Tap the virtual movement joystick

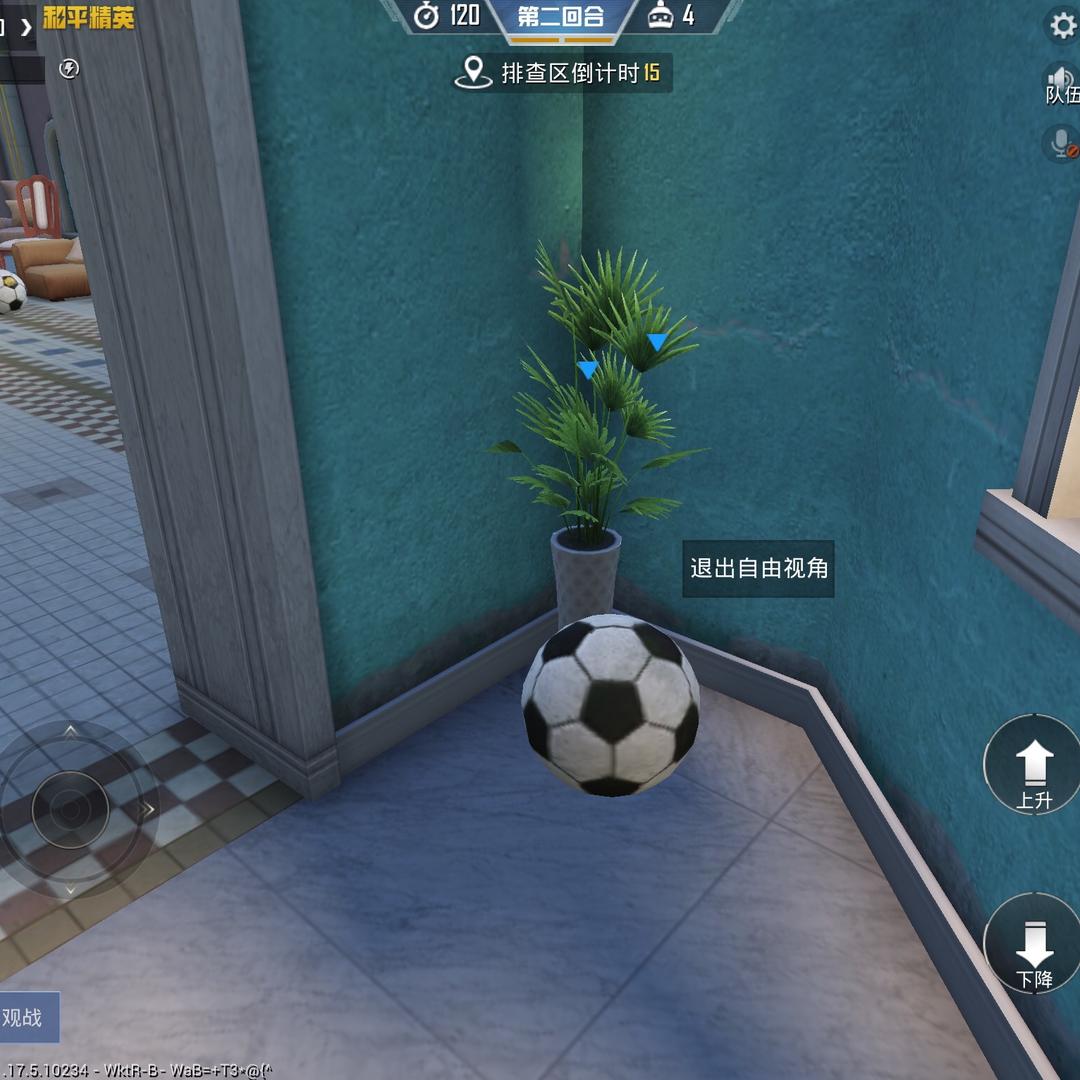[x=70, y=808]
